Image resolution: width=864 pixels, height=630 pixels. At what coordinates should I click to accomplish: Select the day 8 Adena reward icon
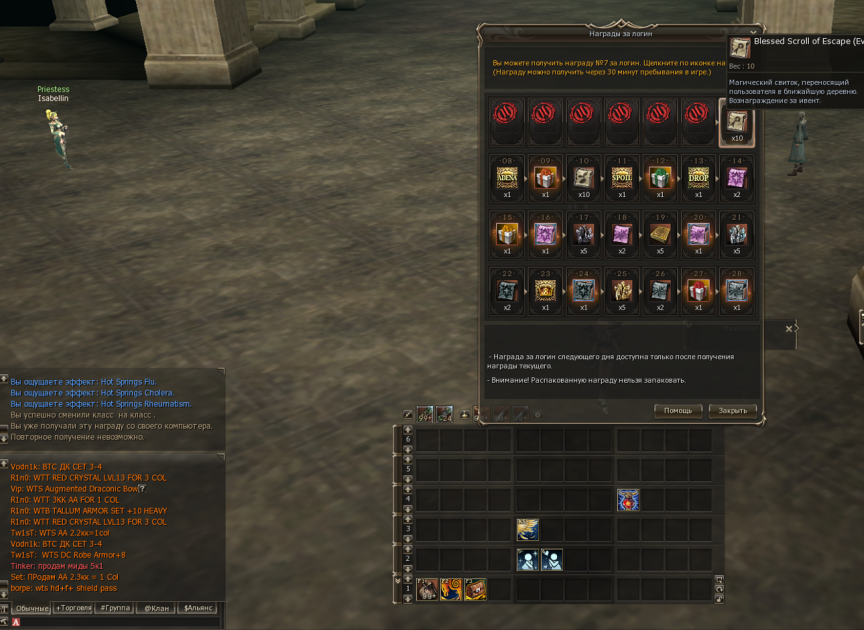[507, 178]
